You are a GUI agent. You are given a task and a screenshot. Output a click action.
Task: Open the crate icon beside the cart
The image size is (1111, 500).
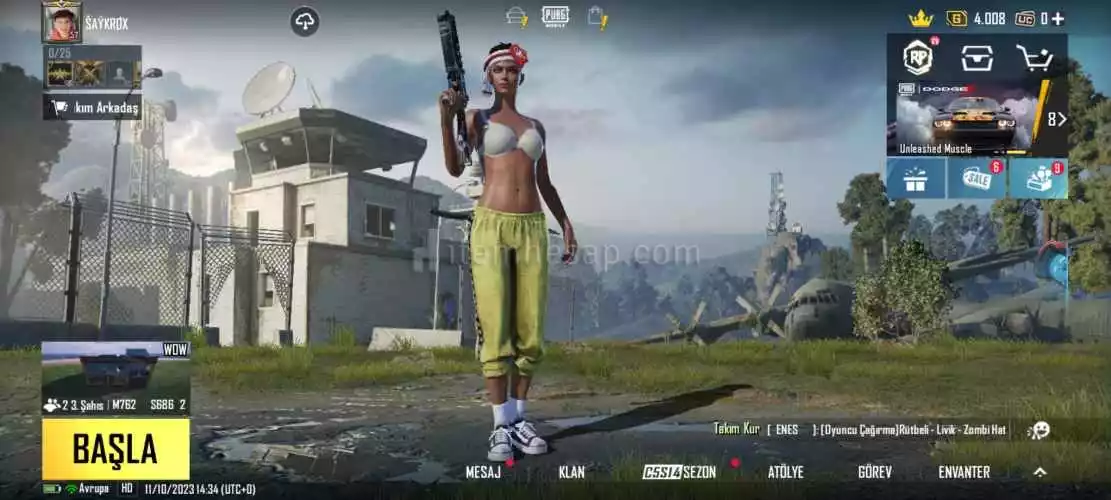(x=977, y=58)
